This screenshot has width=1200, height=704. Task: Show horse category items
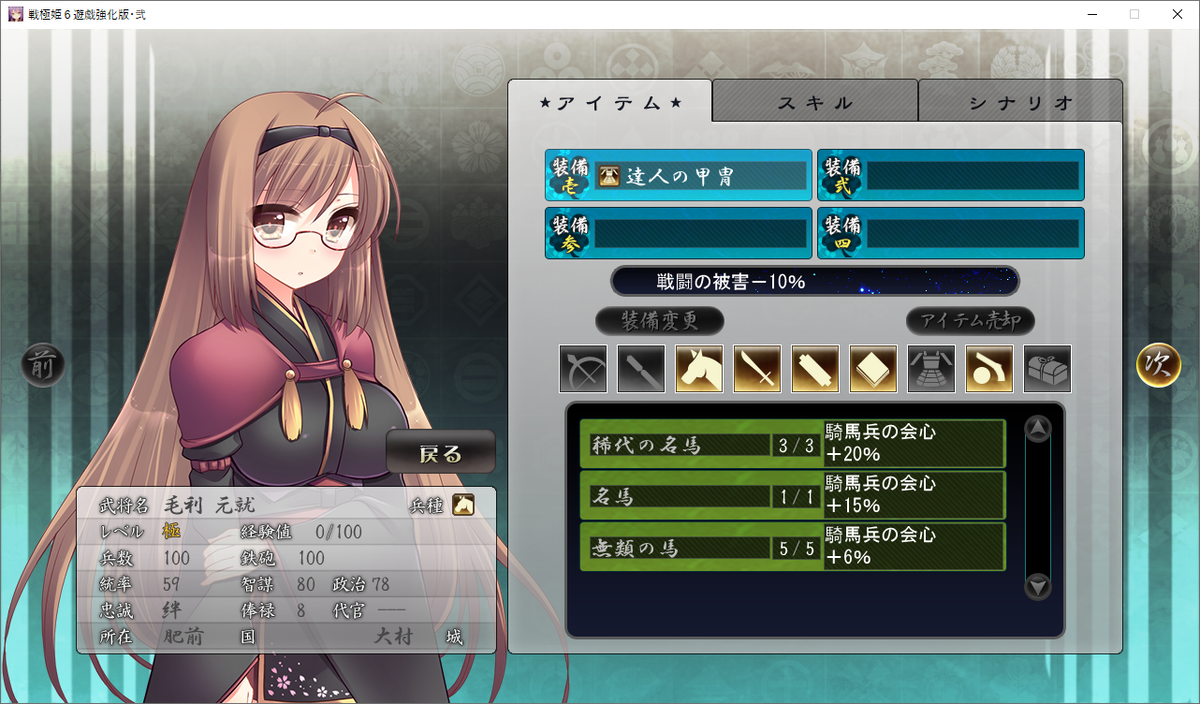699,369
